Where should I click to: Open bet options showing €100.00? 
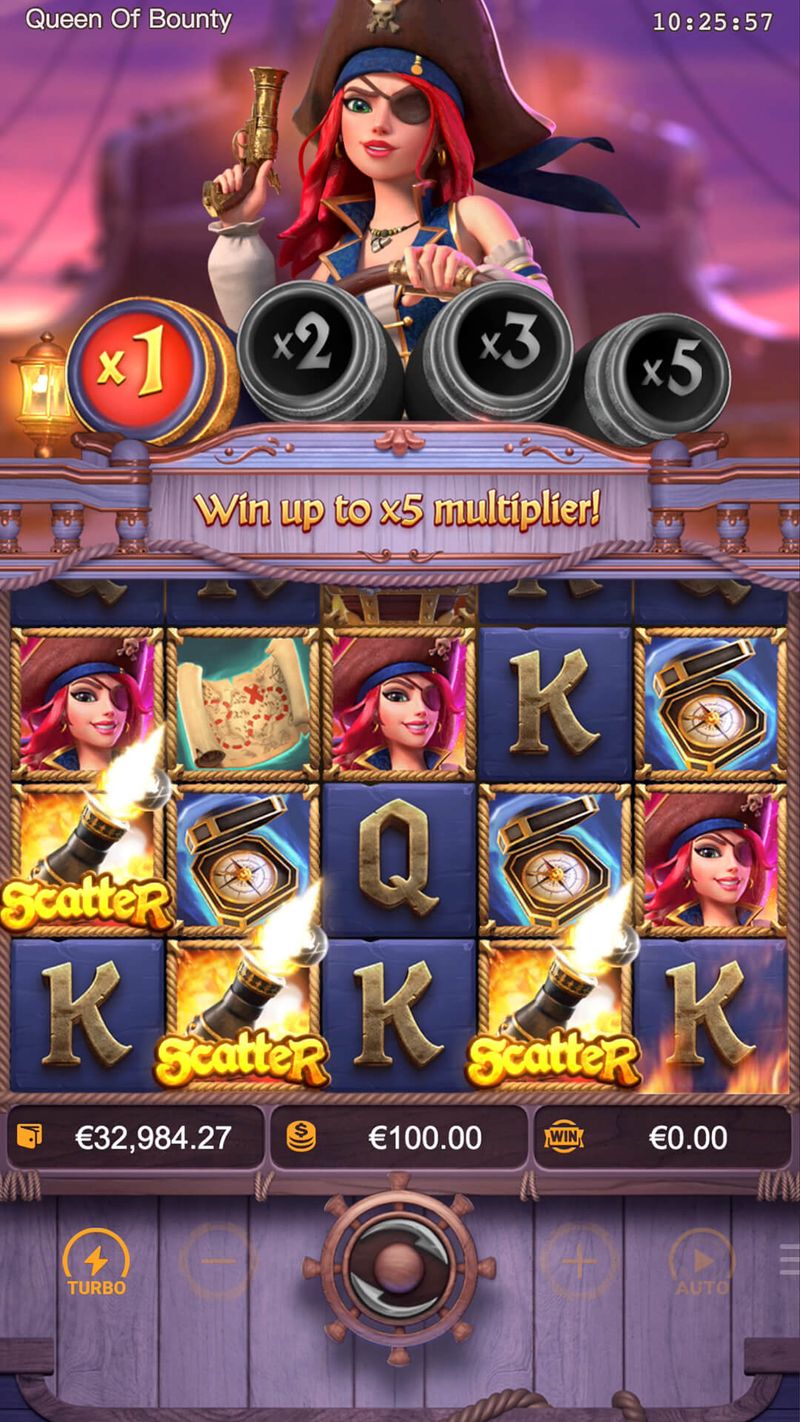click(398, 1137)
